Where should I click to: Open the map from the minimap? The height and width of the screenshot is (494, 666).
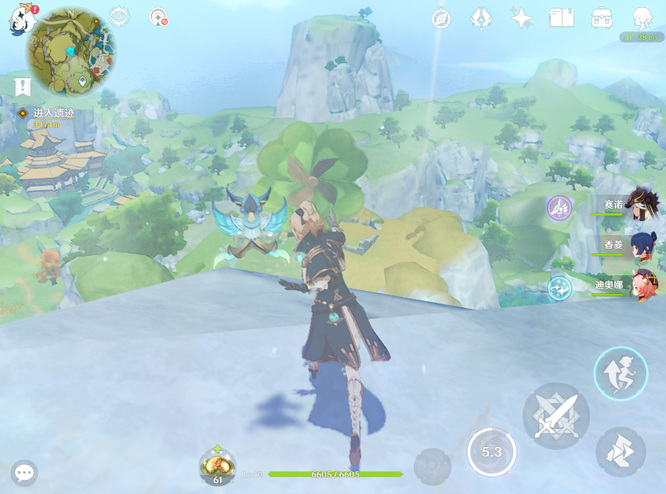point(70,50)
